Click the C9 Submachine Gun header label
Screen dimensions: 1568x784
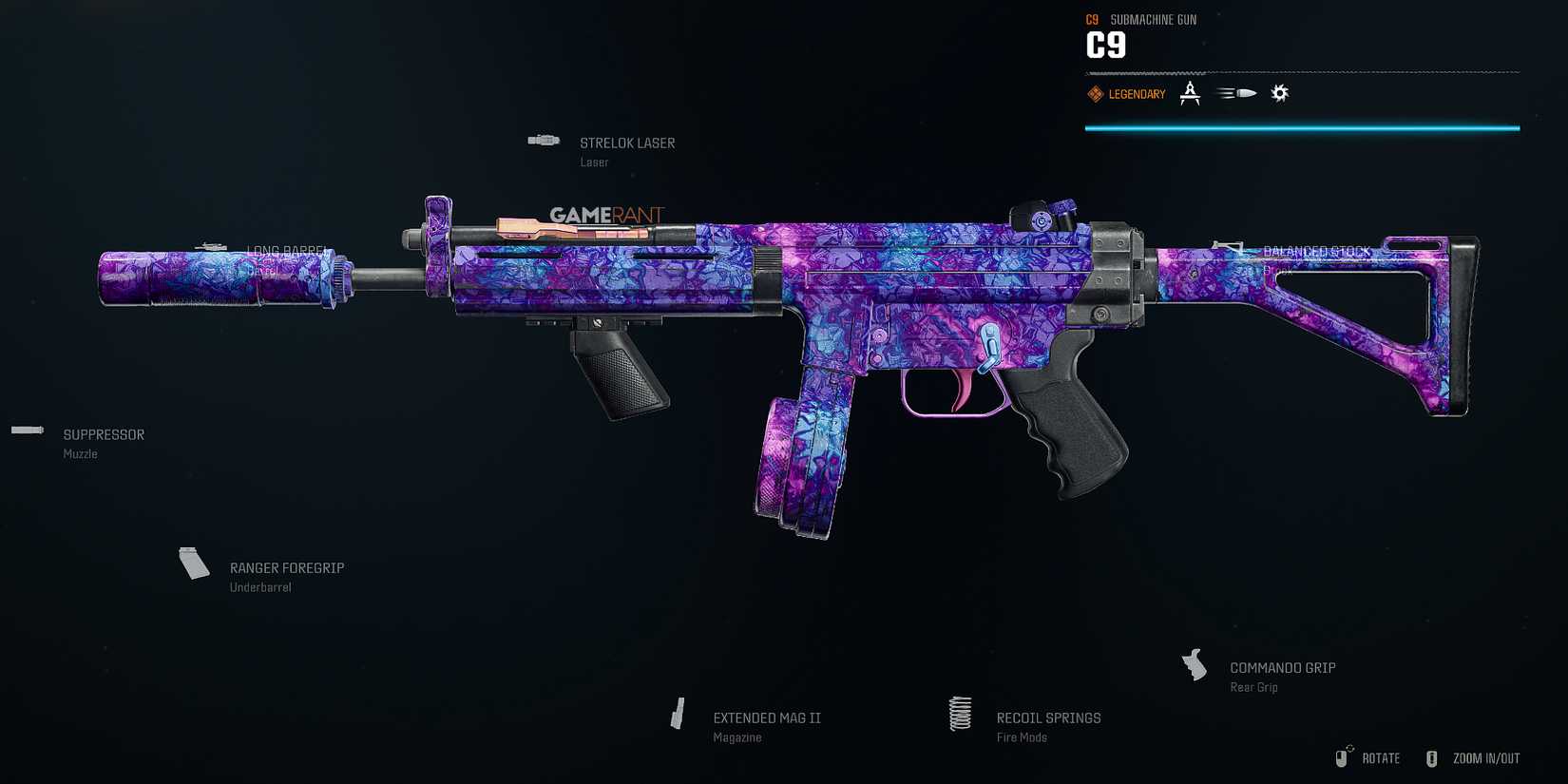(x=1140, y=19)
